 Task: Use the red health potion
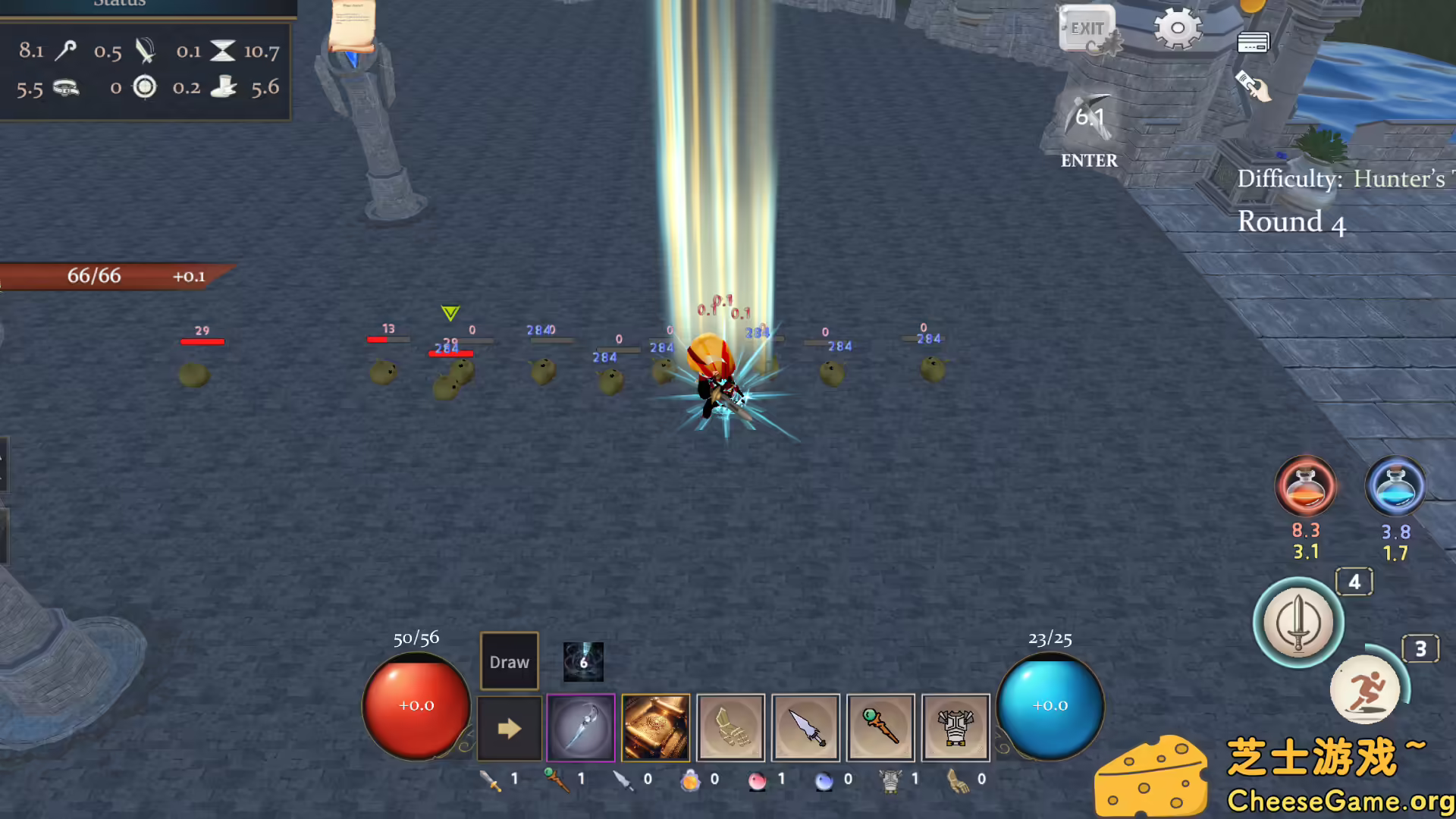1306,486
